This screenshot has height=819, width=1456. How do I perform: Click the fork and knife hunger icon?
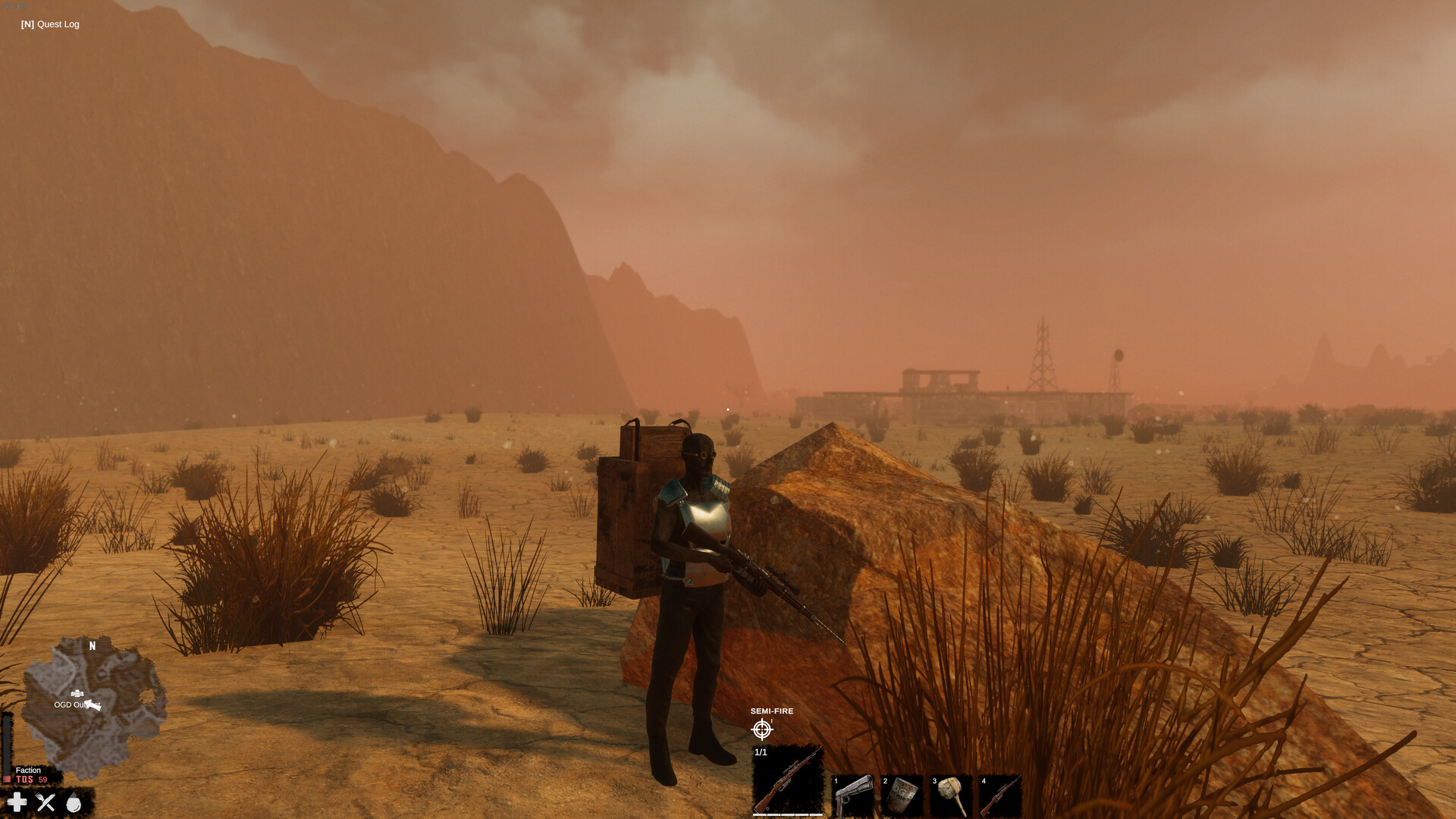tap(45, 802)
